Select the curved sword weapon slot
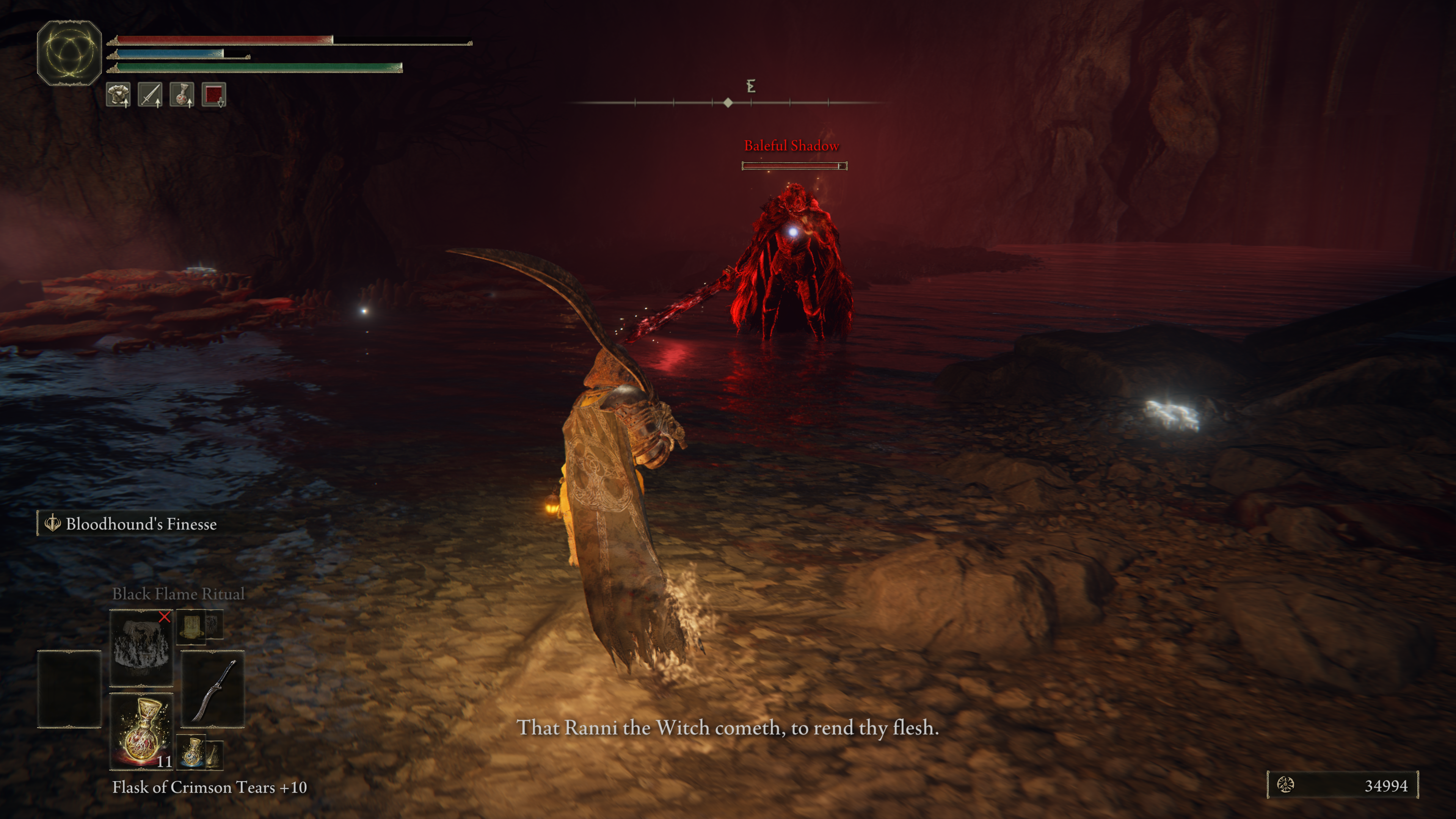Image resolution: width=1456 pixels, height=819 pixels. coord(212,689)
